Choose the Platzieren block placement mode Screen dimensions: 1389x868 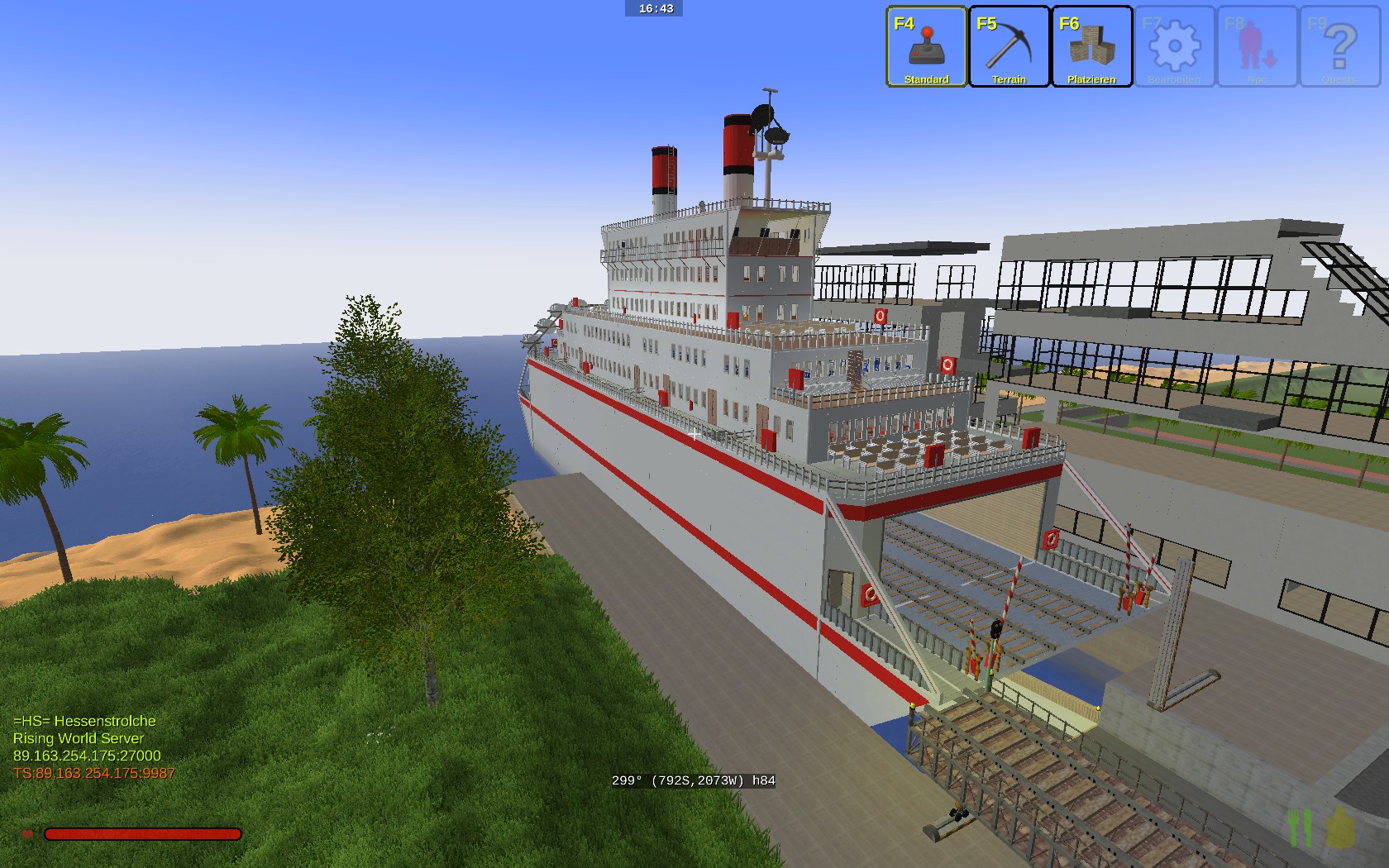coord(1091,46)
